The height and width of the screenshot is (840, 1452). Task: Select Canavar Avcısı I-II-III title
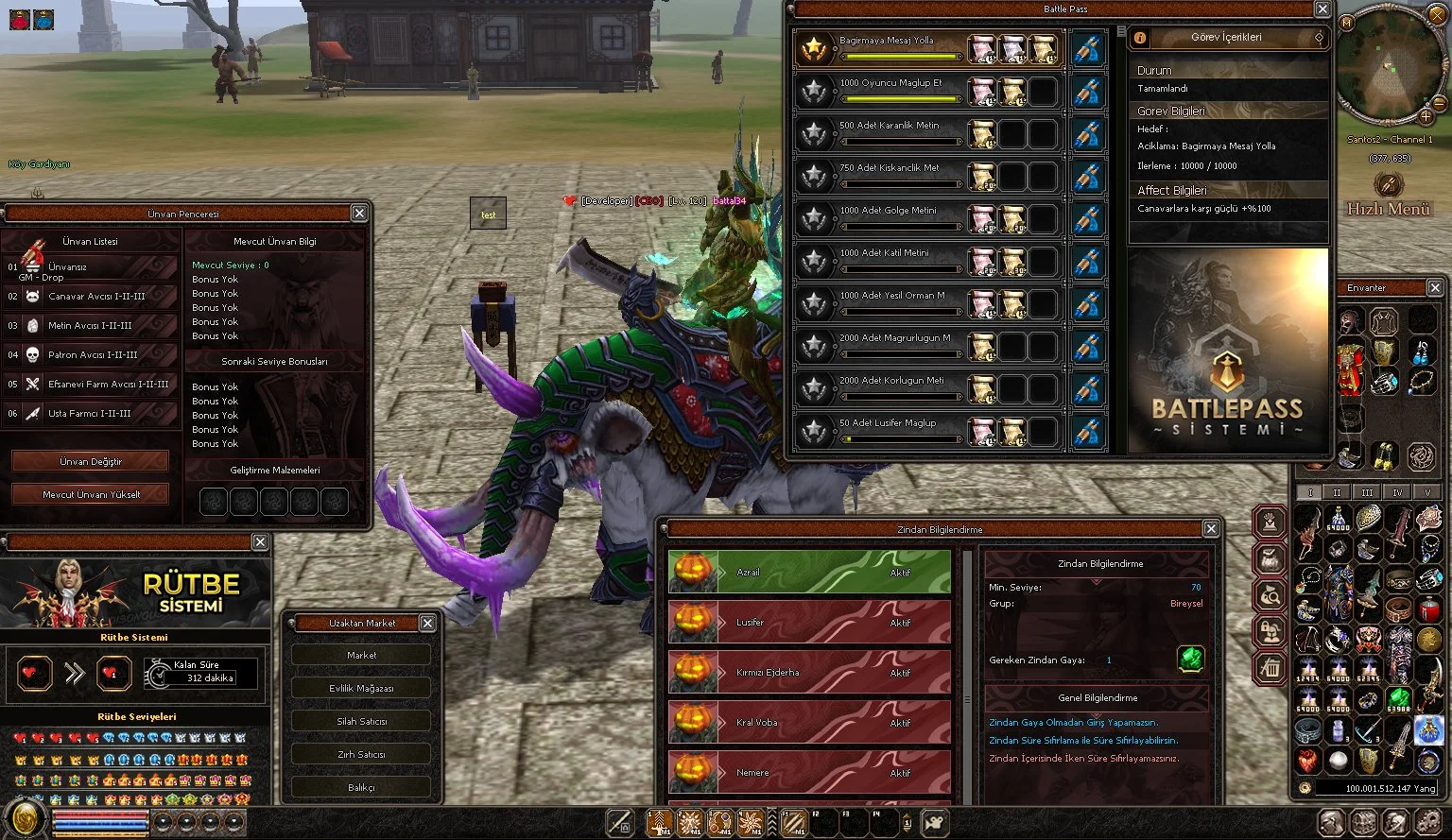click(96, 297)
